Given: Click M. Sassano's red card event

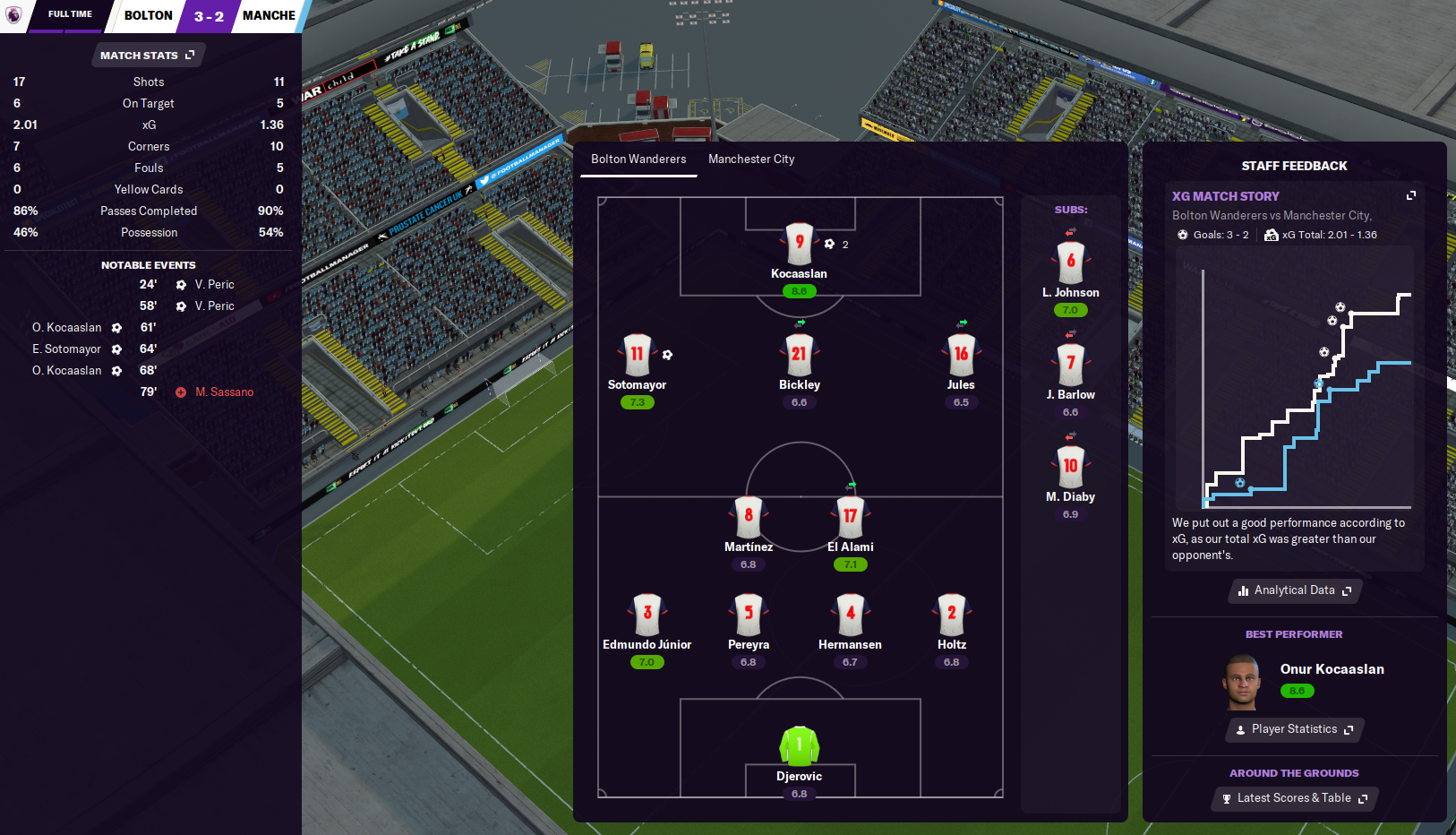Looking at the screenshot, I should 224,392.
